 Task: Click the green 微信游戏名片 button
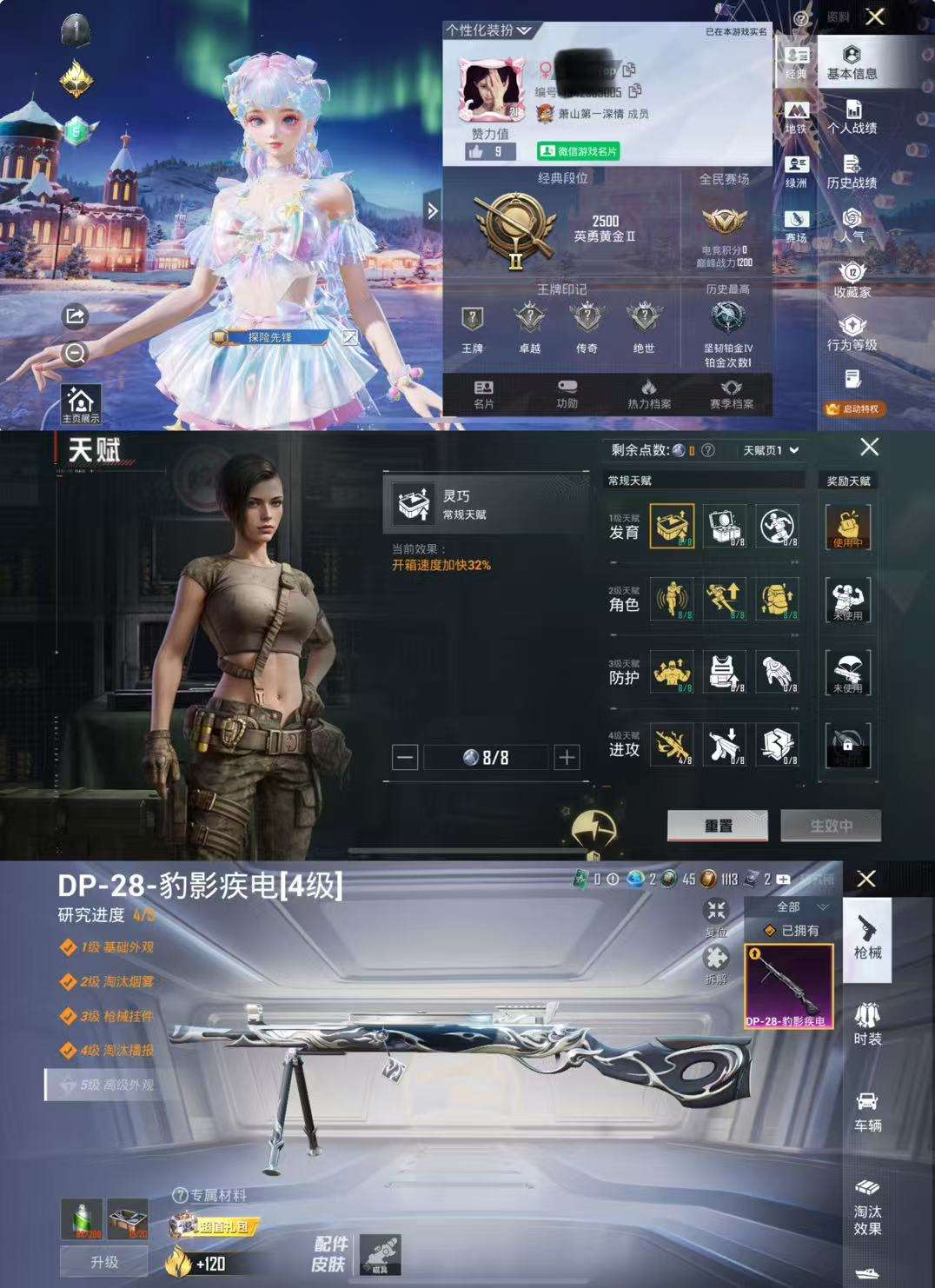pos(578,151)
